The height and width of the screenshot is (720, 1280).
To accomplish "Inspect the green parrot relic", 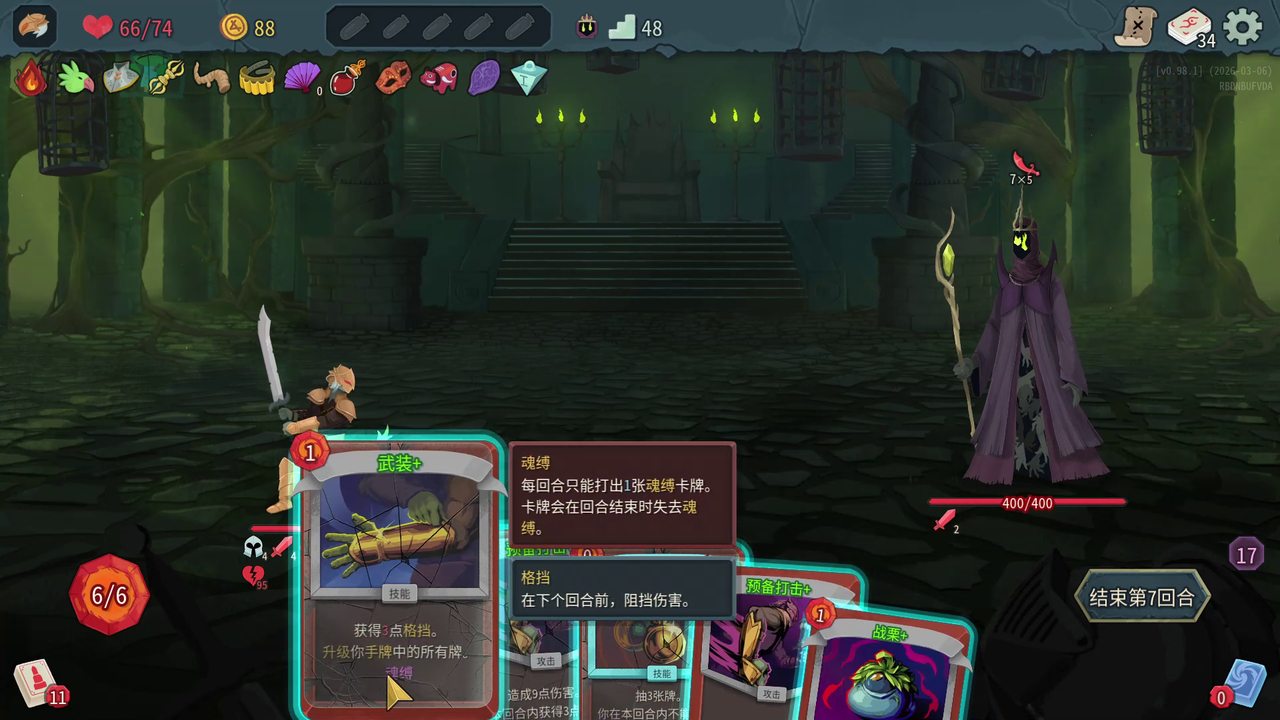I will (75, 78).
